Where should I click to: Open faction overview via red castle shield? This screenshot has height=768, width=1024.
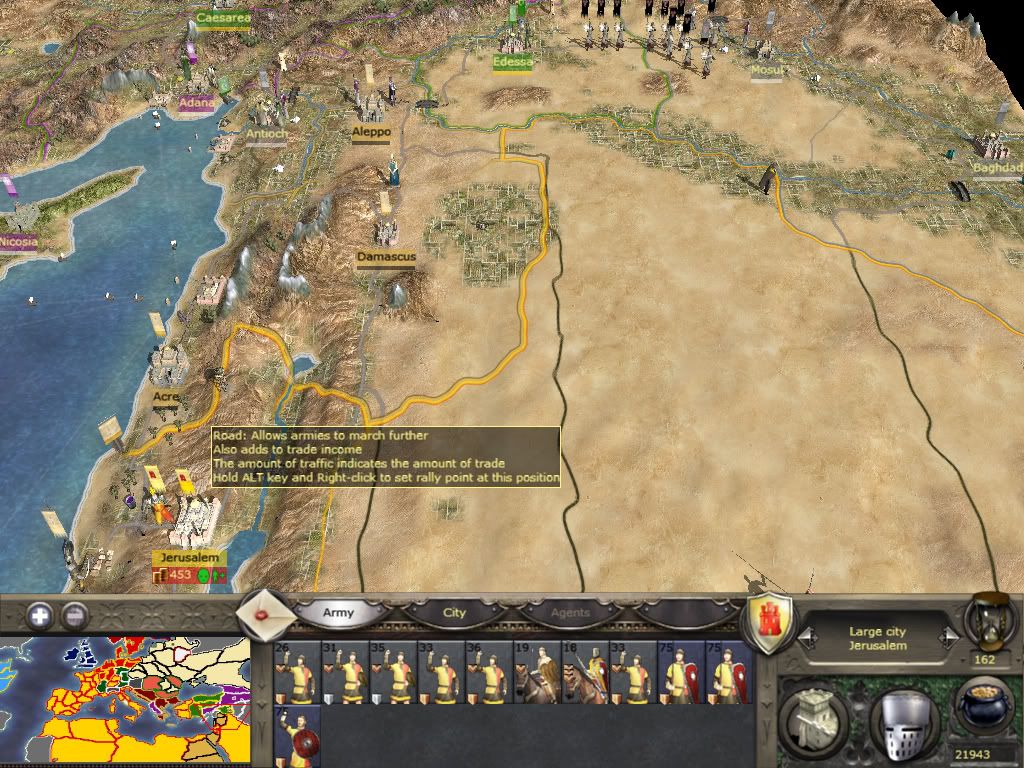tap(771, 624)
